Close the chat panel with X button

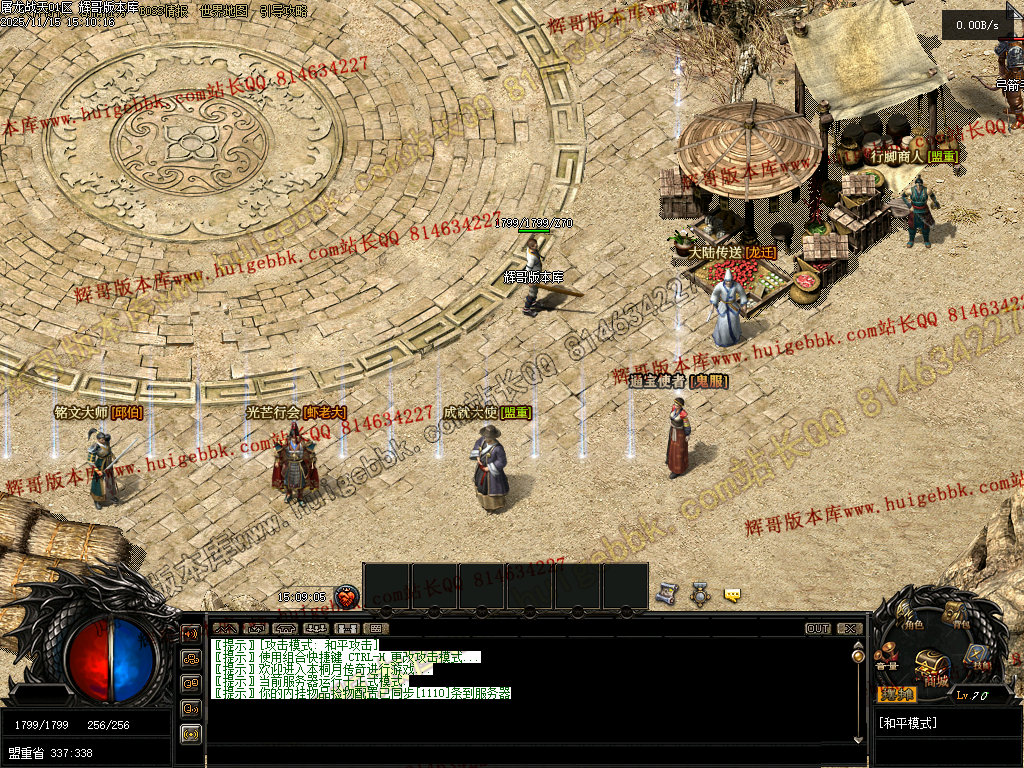point(849,629)
